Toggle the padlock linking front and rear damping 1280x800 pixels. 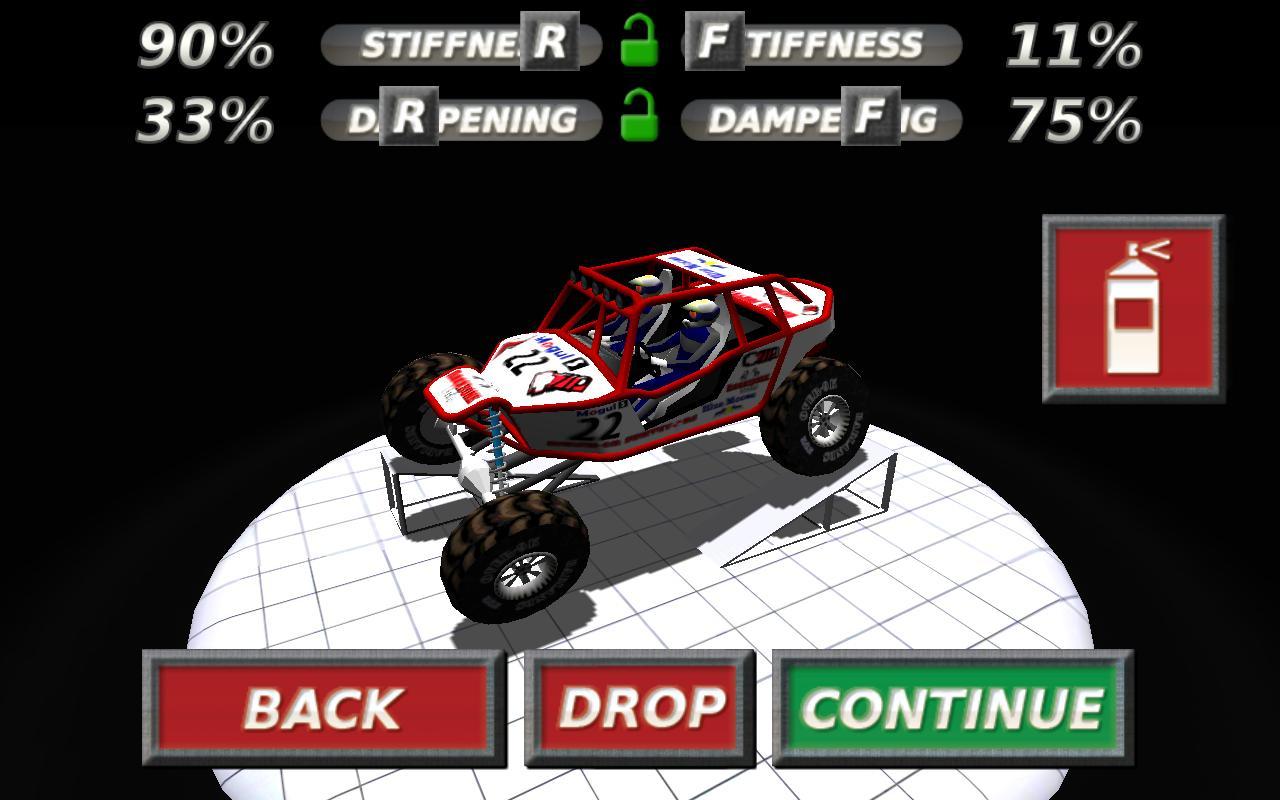(x=641, y=120)
